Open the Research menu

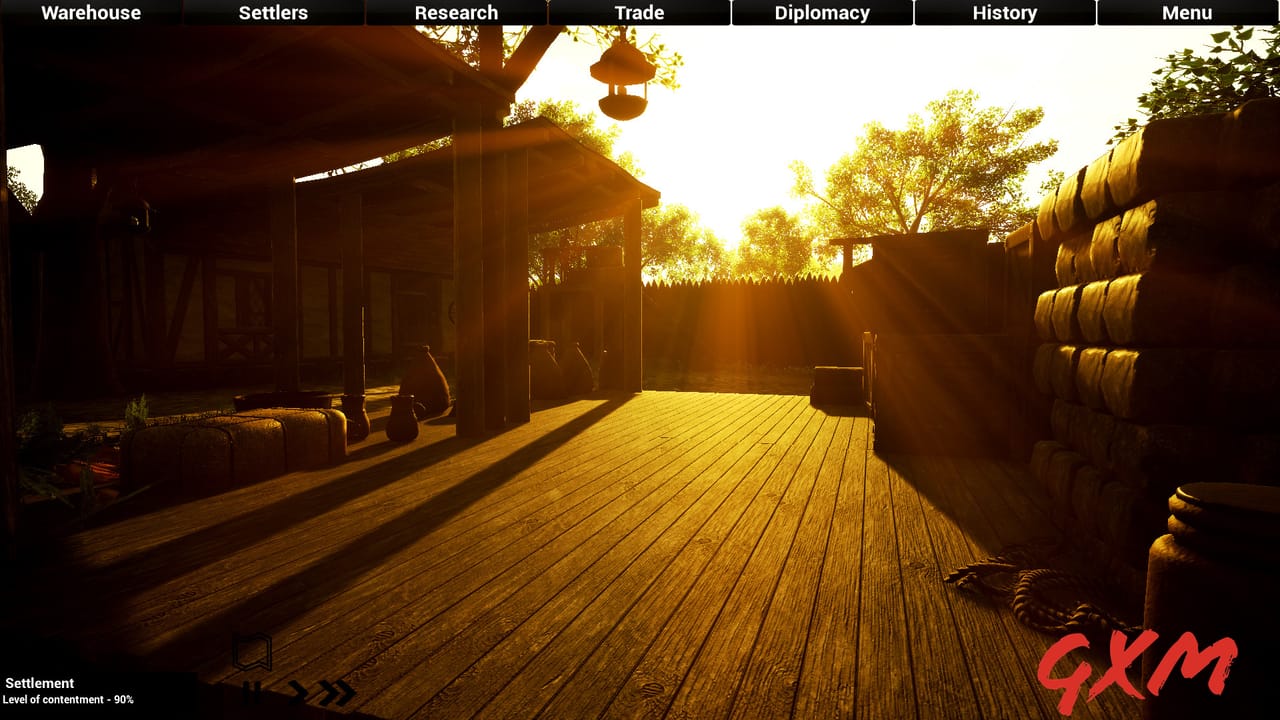(456, 13)
